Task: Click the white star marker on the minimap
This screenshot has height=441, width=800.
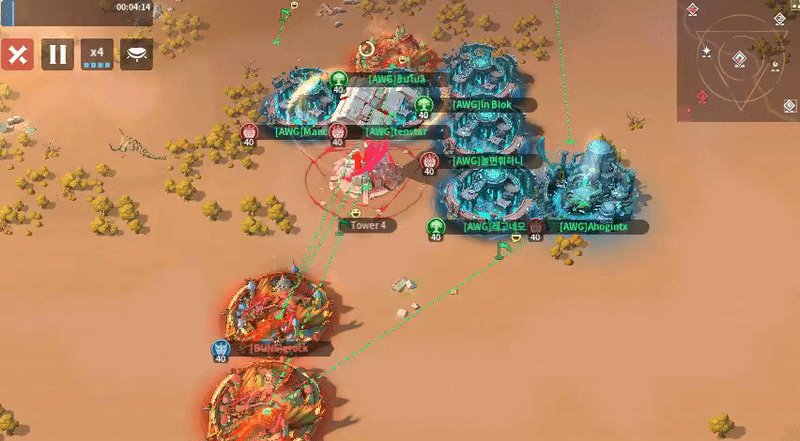Action: coord(708,50)
